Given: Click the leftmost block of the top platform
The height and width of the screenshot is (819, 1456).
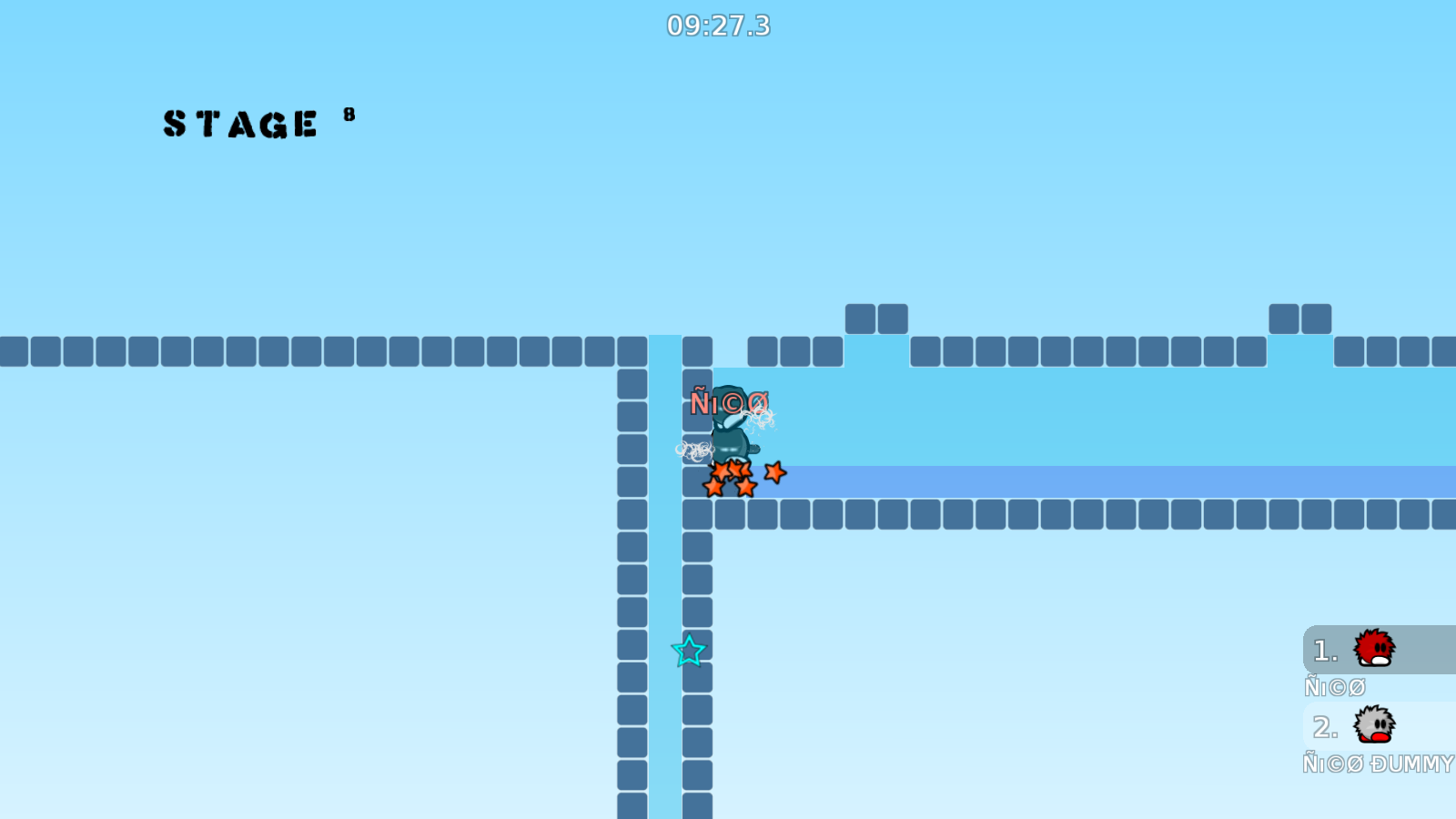Looking at the screenshot, I should pos(14,352).
